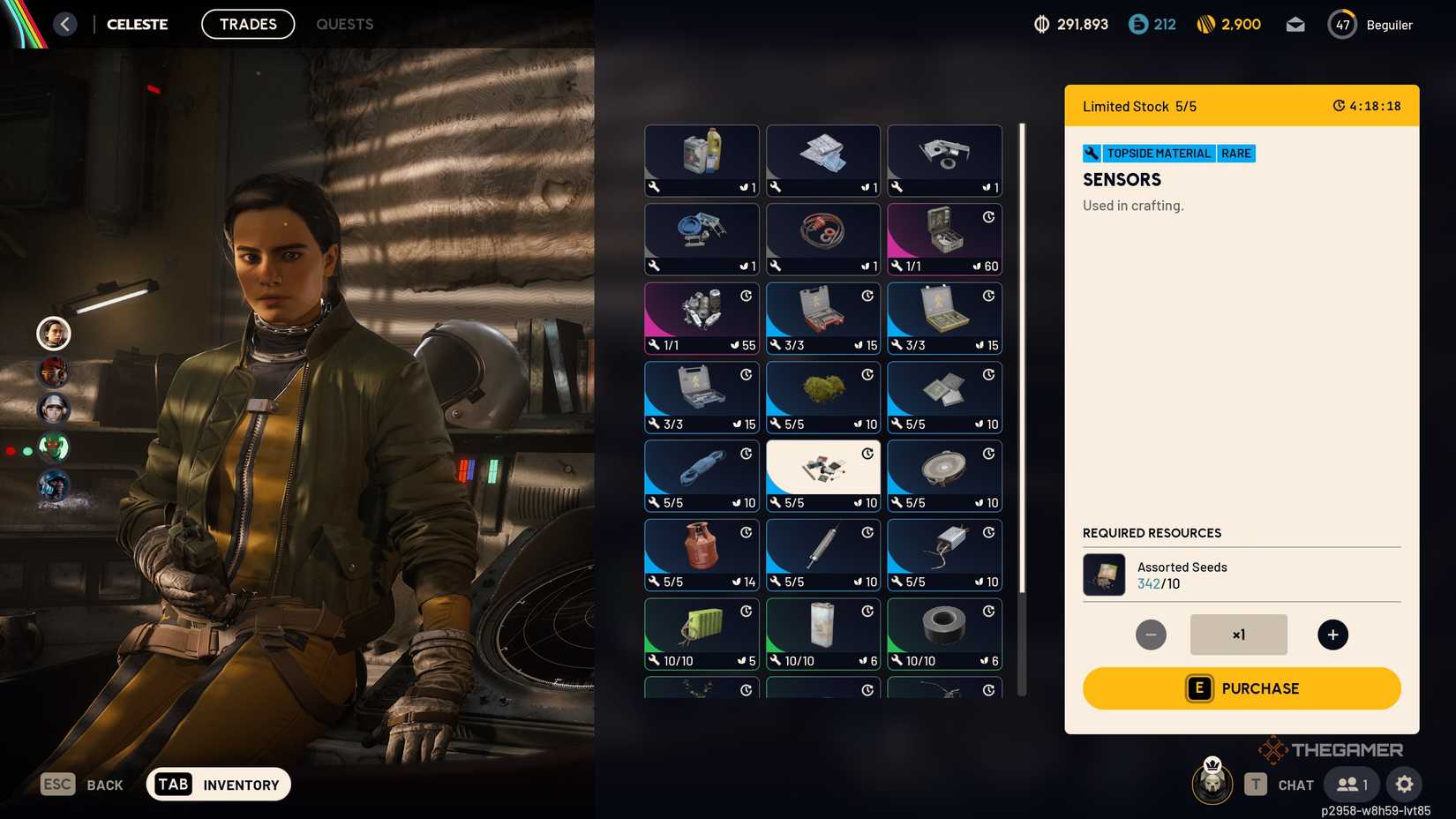
Task: Open inventory using the TAB INVENTORY button
Action: click(217, 784)
